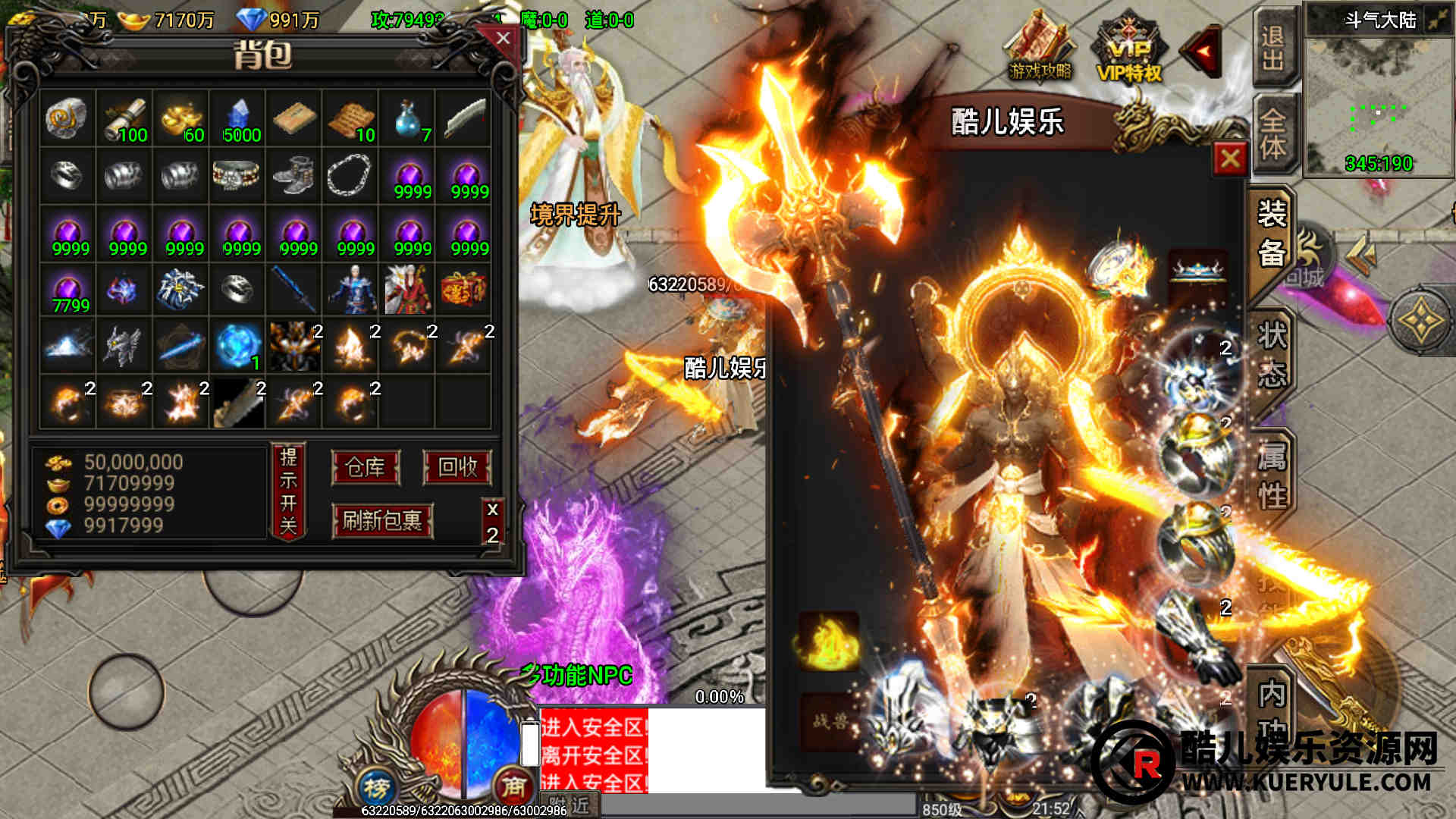Open the 商 shop button
Image resolution: width=1456 pixels, height=819 pixels.
(513, 787)
